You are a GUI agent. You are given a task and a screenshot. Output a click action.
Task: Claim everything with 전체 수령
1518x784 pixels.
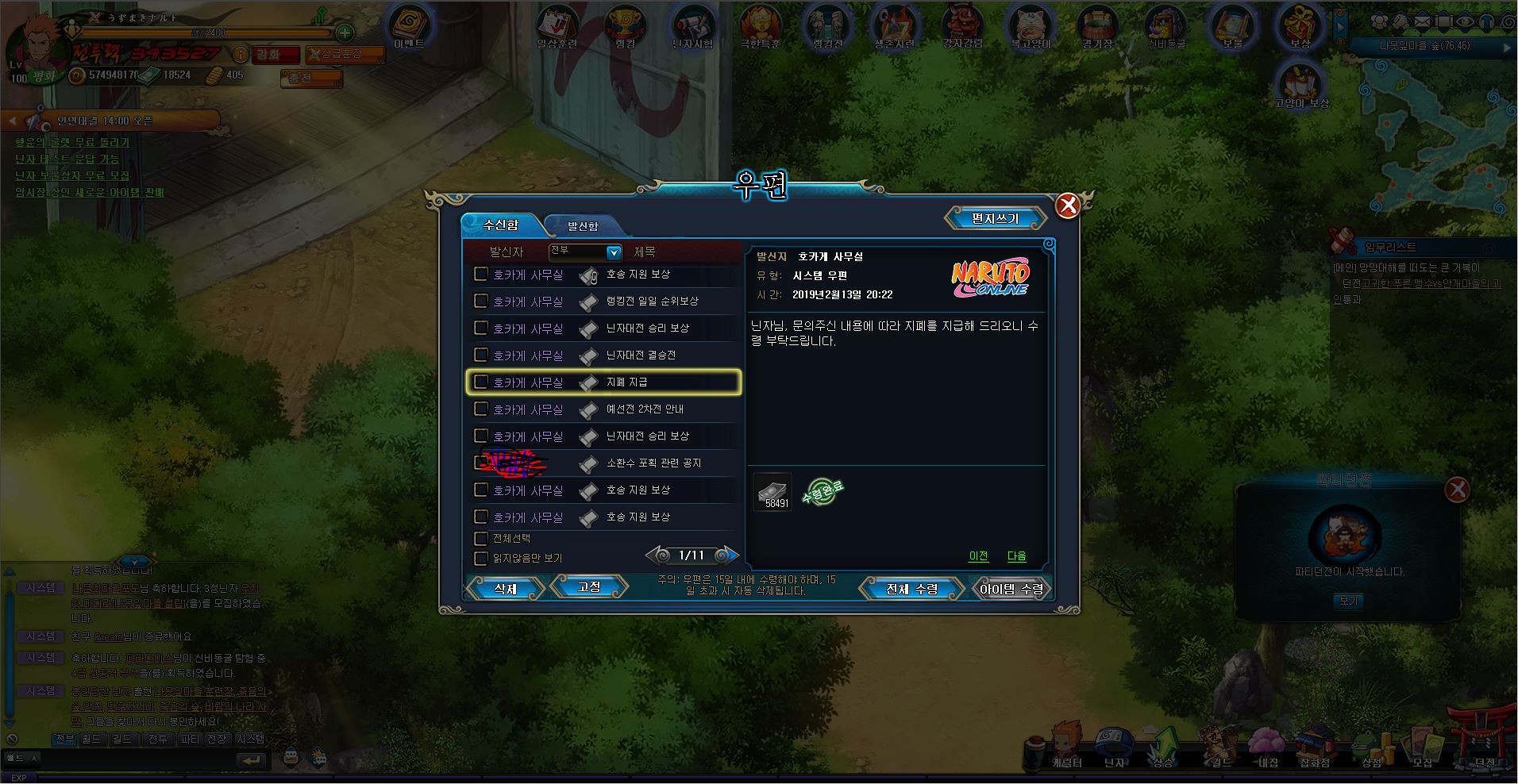(911, 589)
